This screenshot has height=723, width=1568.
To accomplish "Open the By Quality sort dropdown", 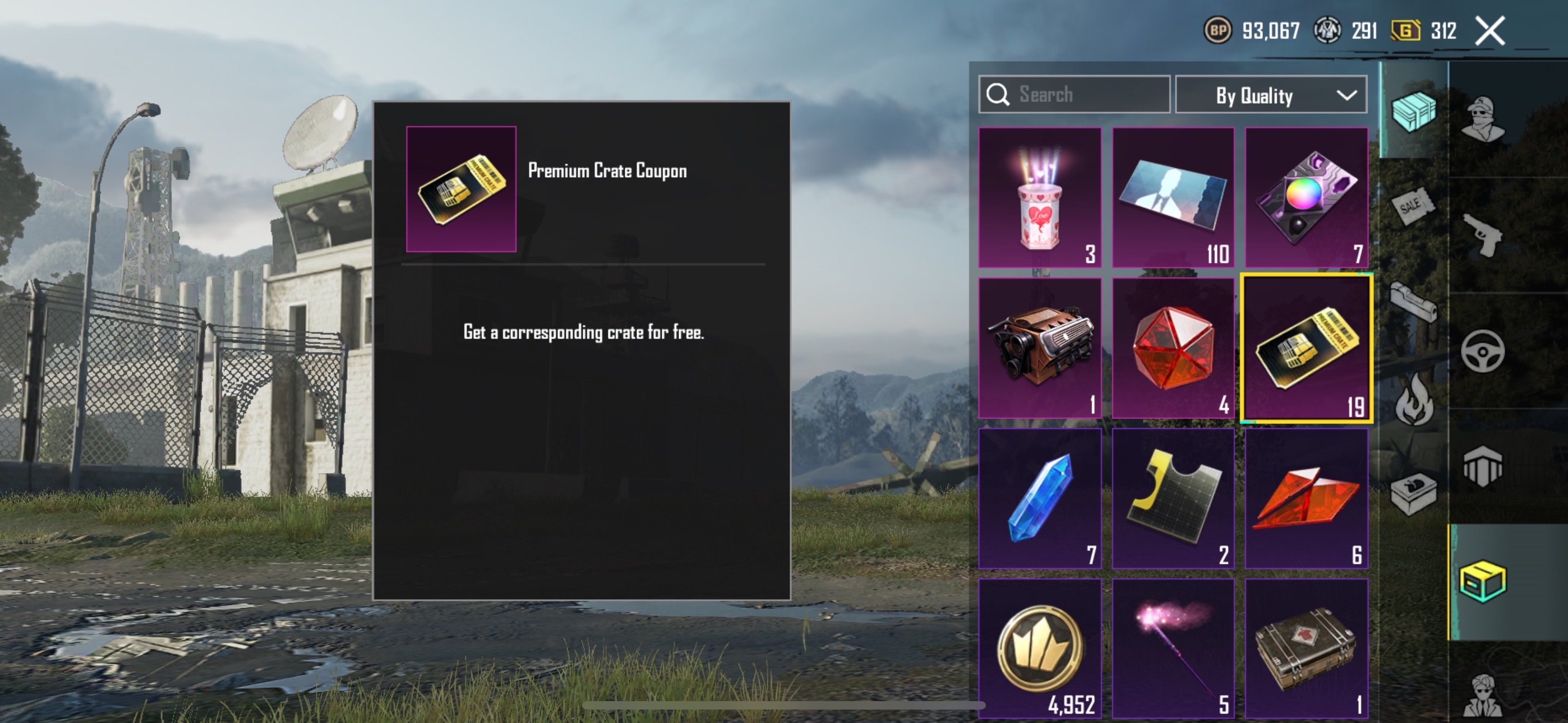I will 1271,95.
